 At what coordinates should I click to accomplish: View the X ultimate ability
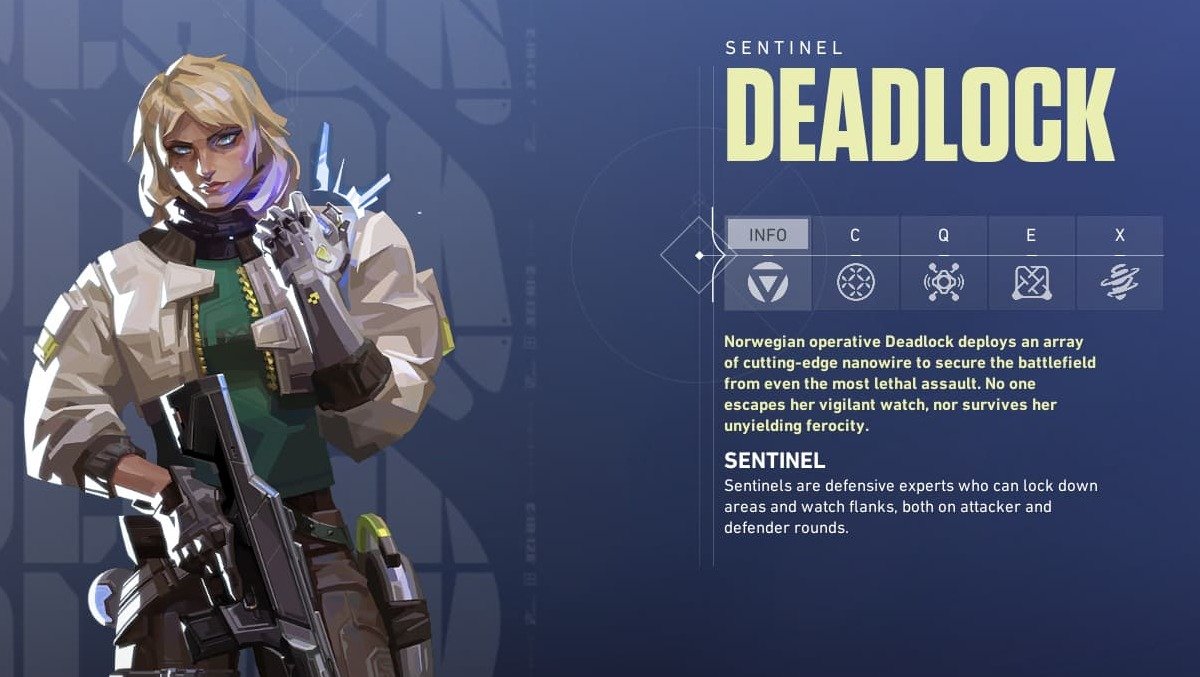tap(1119, 264)
